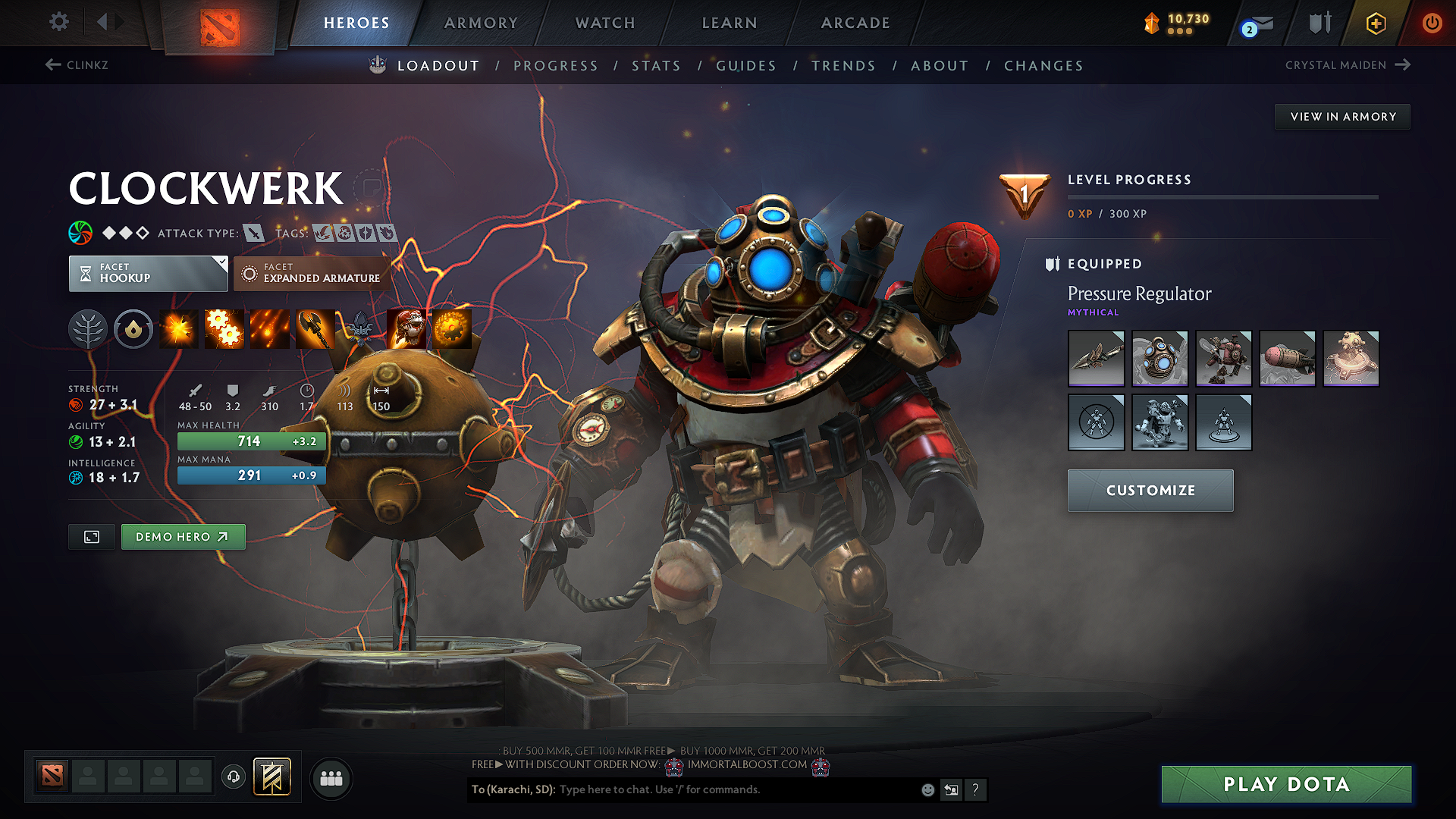Launch Demo Hero mode
Image resolution: width=1456 pixels, height=819 pixels.
(183, 537)
